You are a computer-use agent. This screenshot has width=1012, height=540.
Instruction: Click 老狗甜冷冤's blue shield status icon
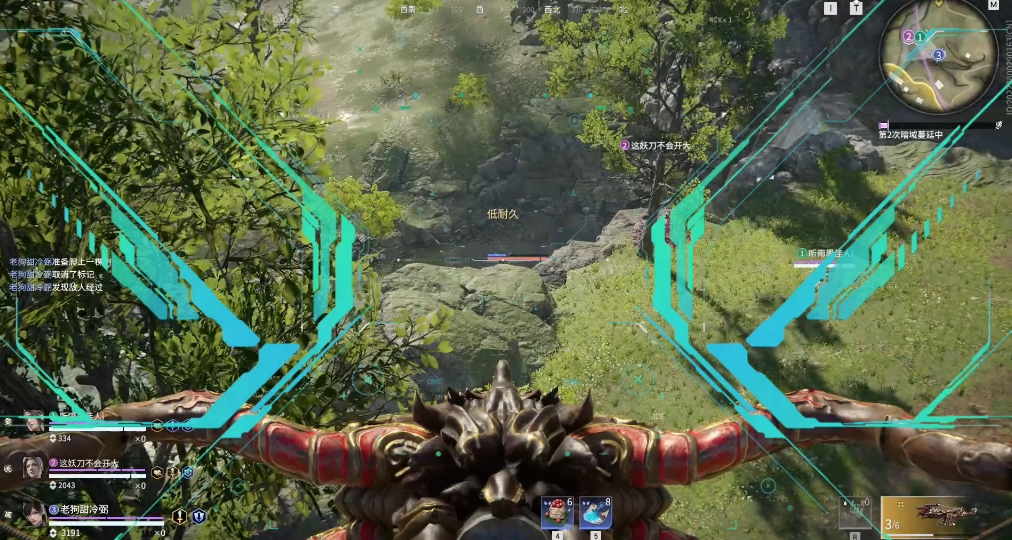click(x=198, y=516)
